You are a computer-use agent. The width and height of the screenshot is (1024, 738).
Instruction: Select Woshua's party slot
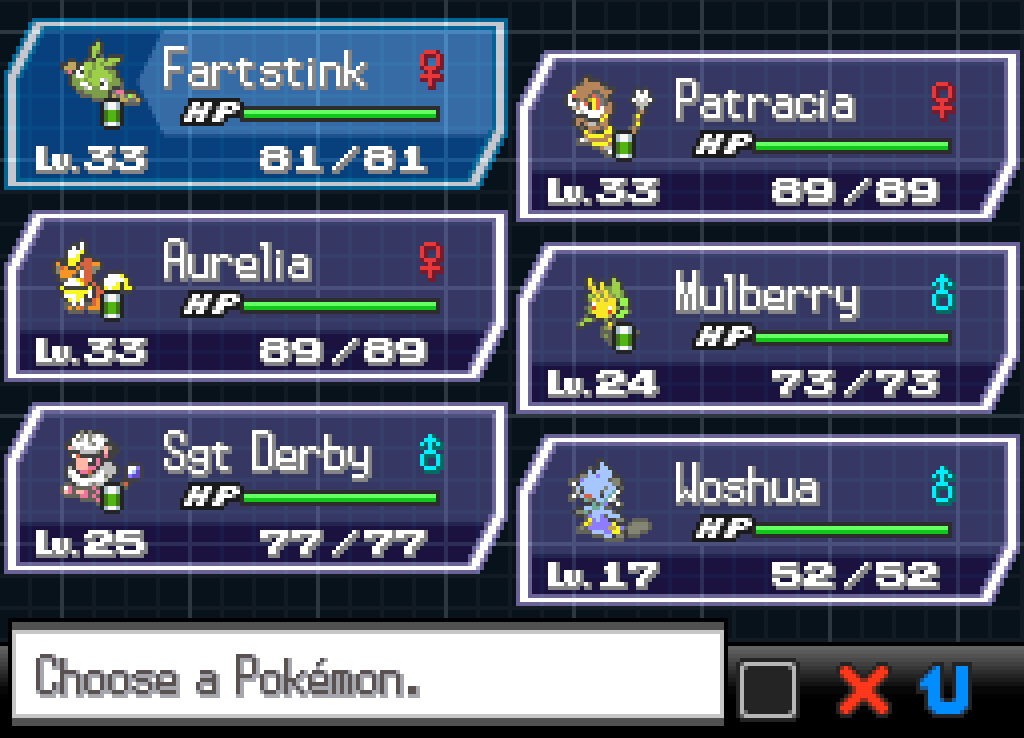pos(767,521)
